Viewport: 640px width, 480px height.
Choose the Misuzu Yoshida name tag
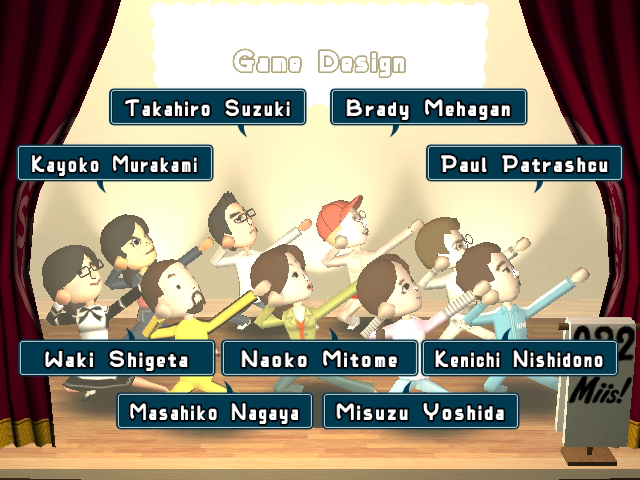pyautogui.click(x=420, y=410)
